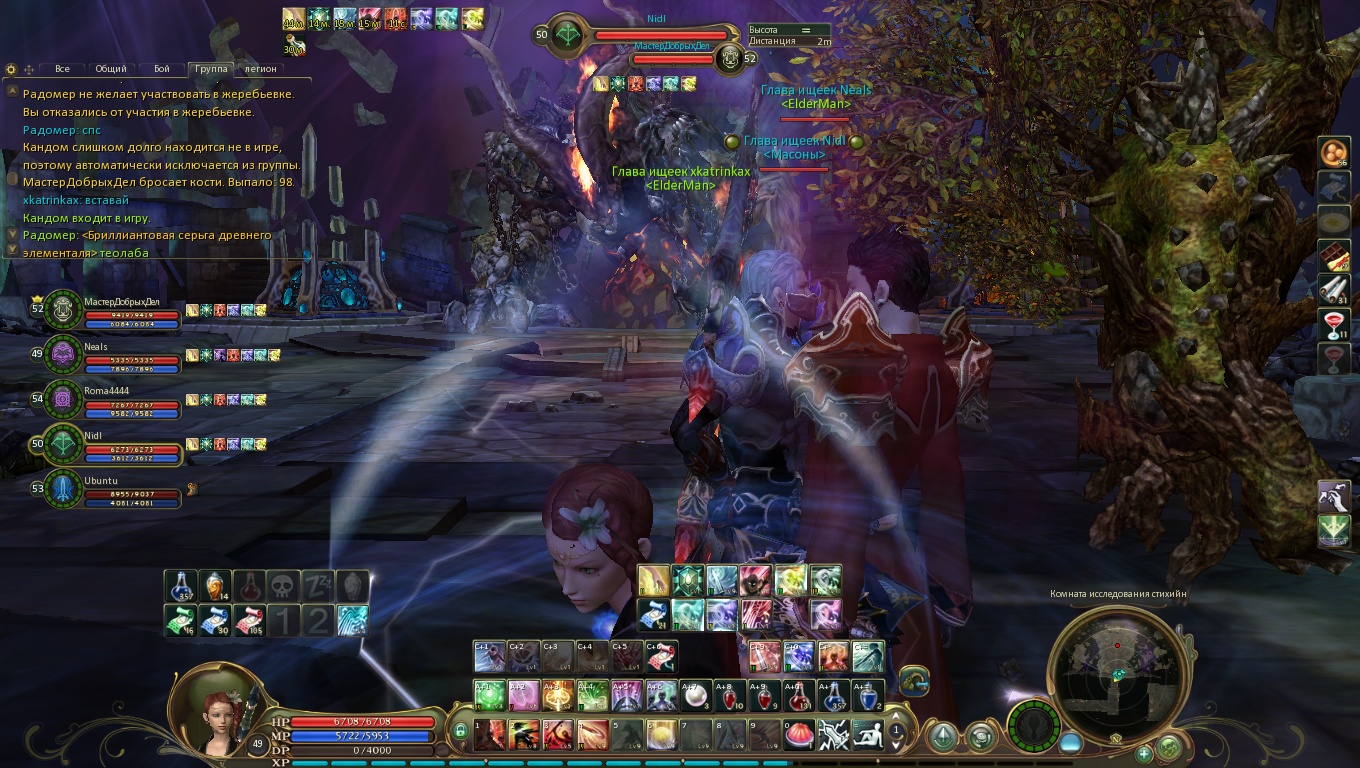Use the red cocktail glass item
Screen dimensions: 1360x768
pyautogui.click(x=1334, y=324)
